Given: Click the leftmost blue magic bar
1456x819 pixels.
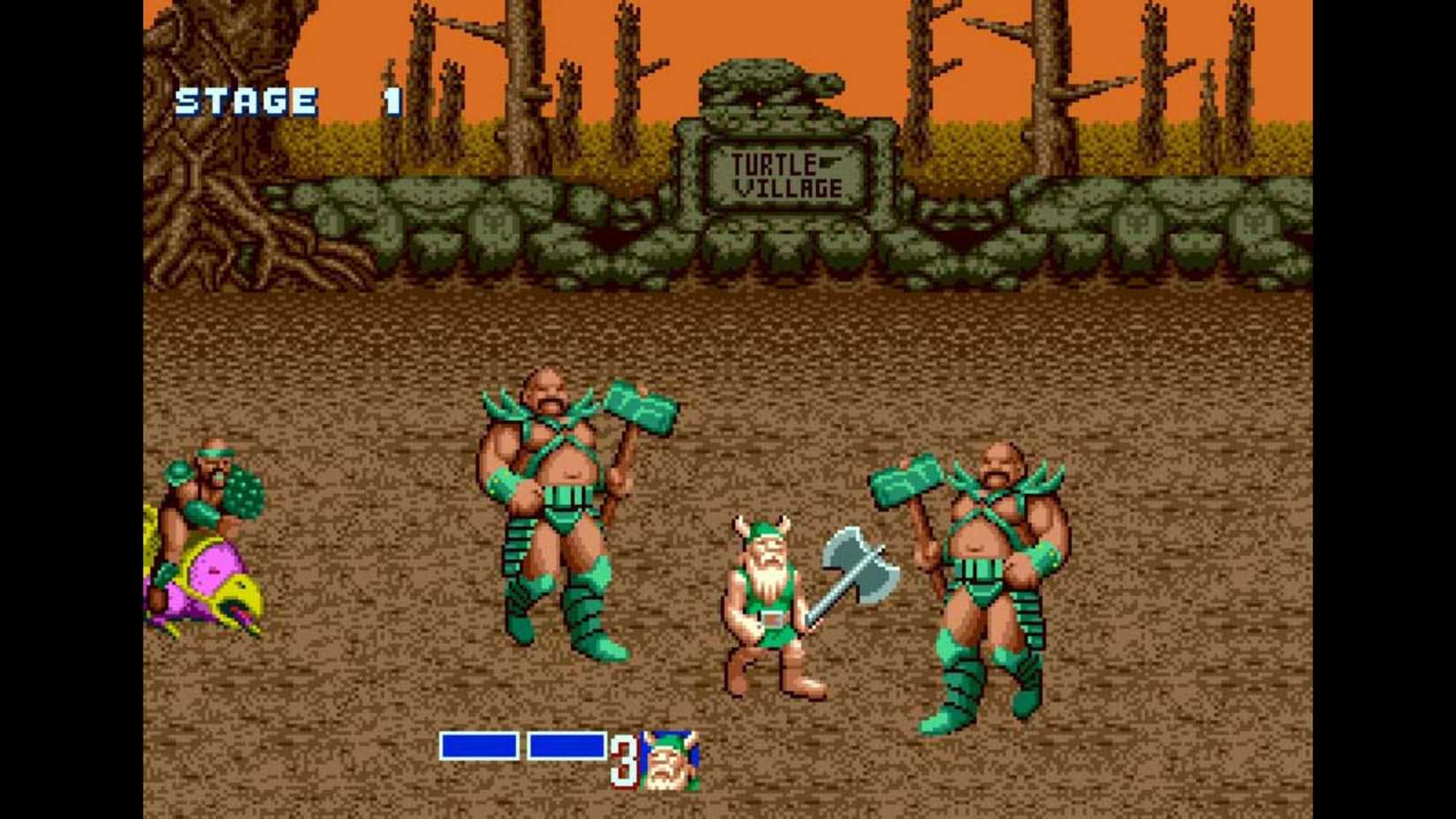Looking at the screenshot, I should tap(481, 744).
